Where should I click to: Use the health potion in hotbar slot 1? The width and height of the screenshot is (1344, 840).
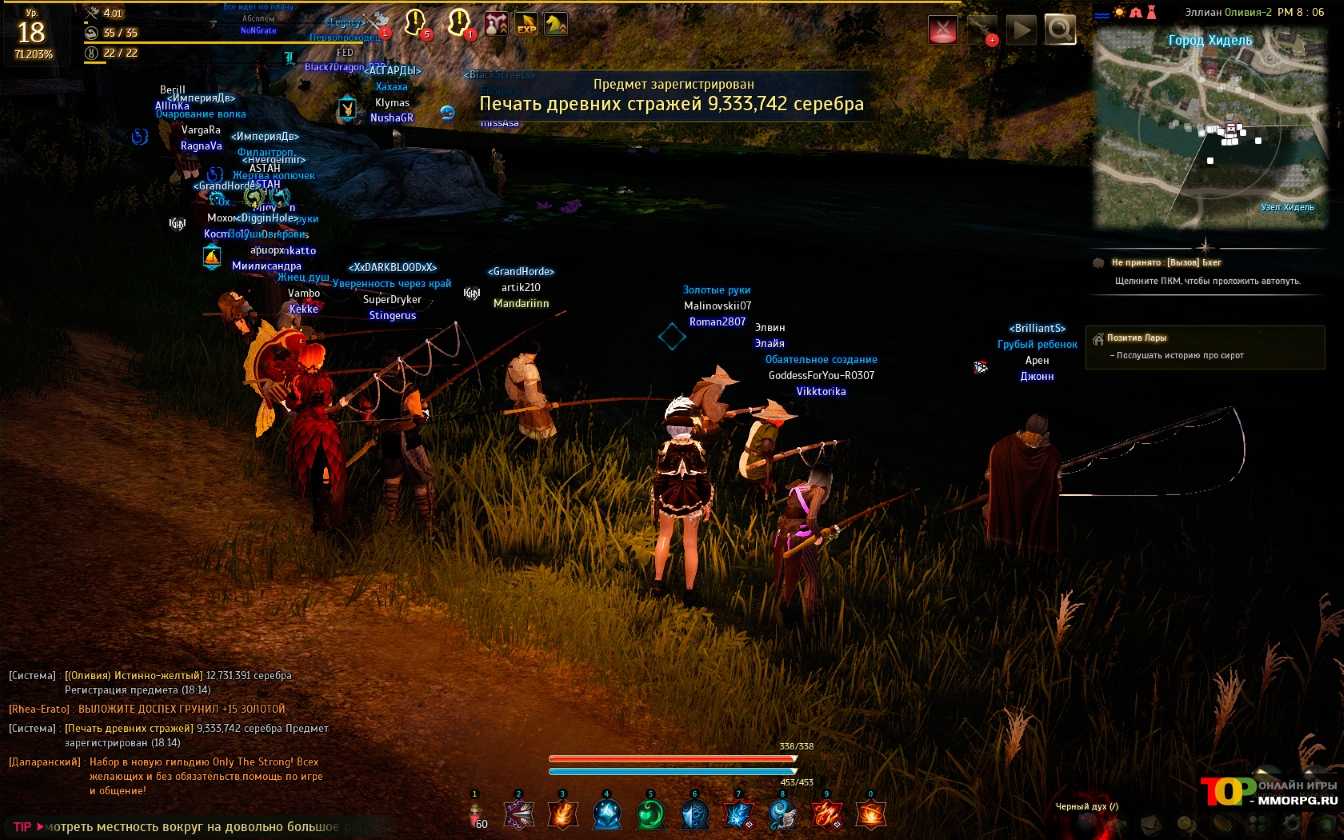click(x=478, y=815)
